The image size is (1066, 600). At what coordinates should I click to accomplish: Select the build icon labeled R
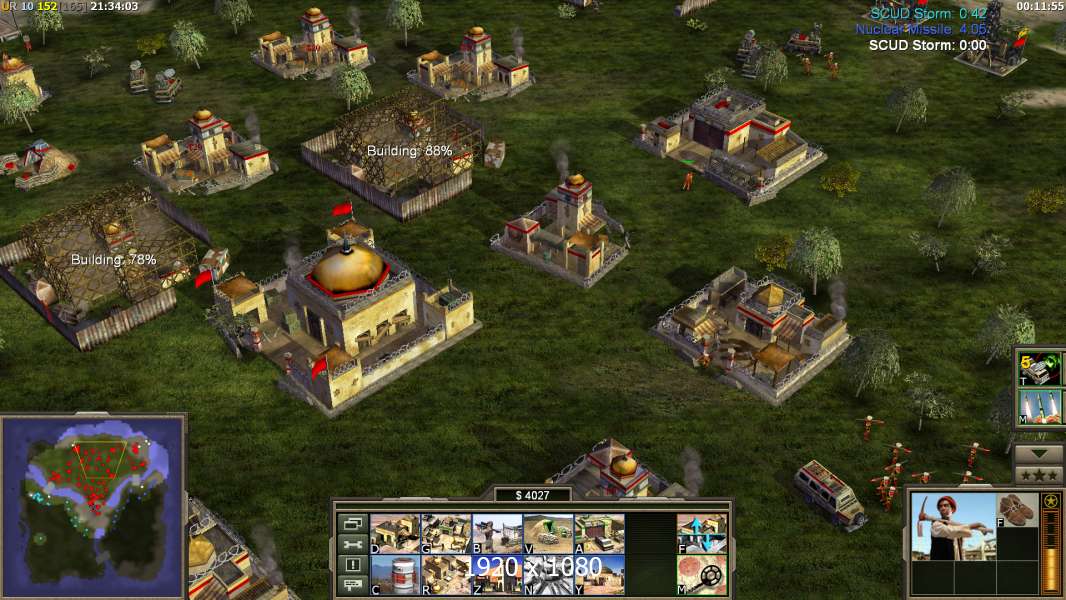pyautogui.click(x=446, y=575)
